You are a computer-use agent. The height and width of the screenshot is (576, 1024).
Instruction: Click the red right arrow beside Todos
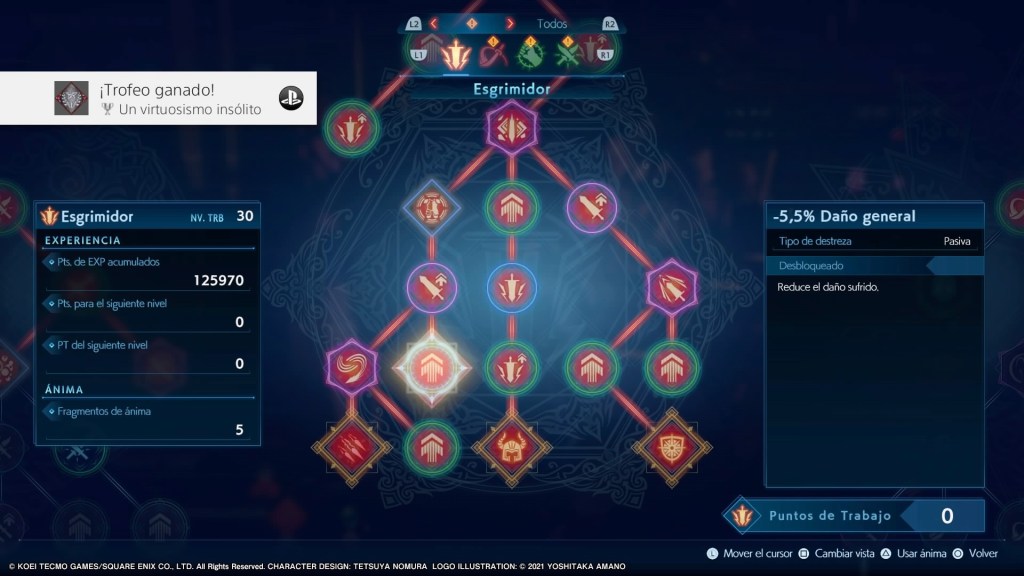point(510,23)
